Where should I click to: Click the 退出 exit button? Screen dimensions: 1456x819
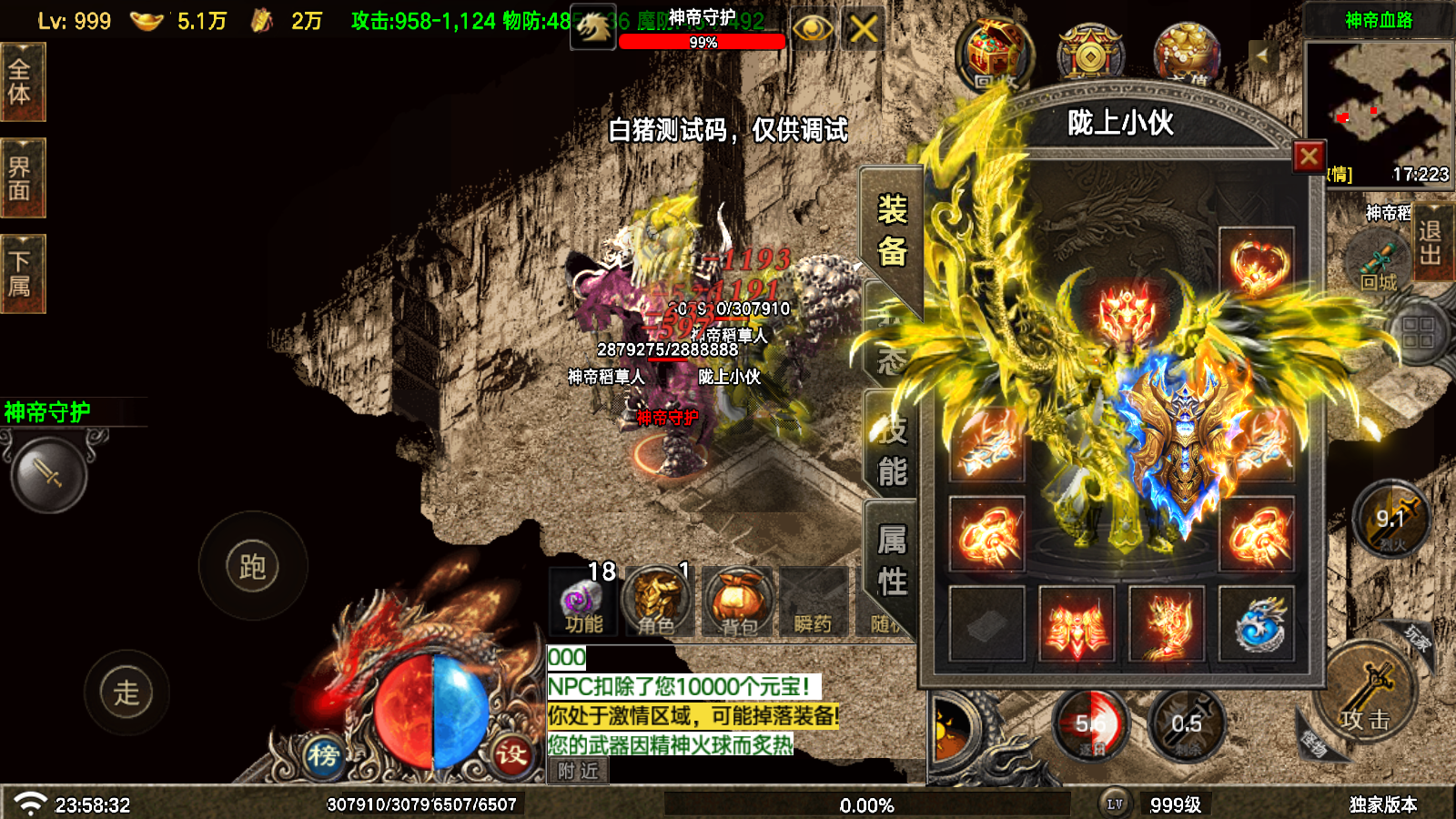[x=1431, y=242]
